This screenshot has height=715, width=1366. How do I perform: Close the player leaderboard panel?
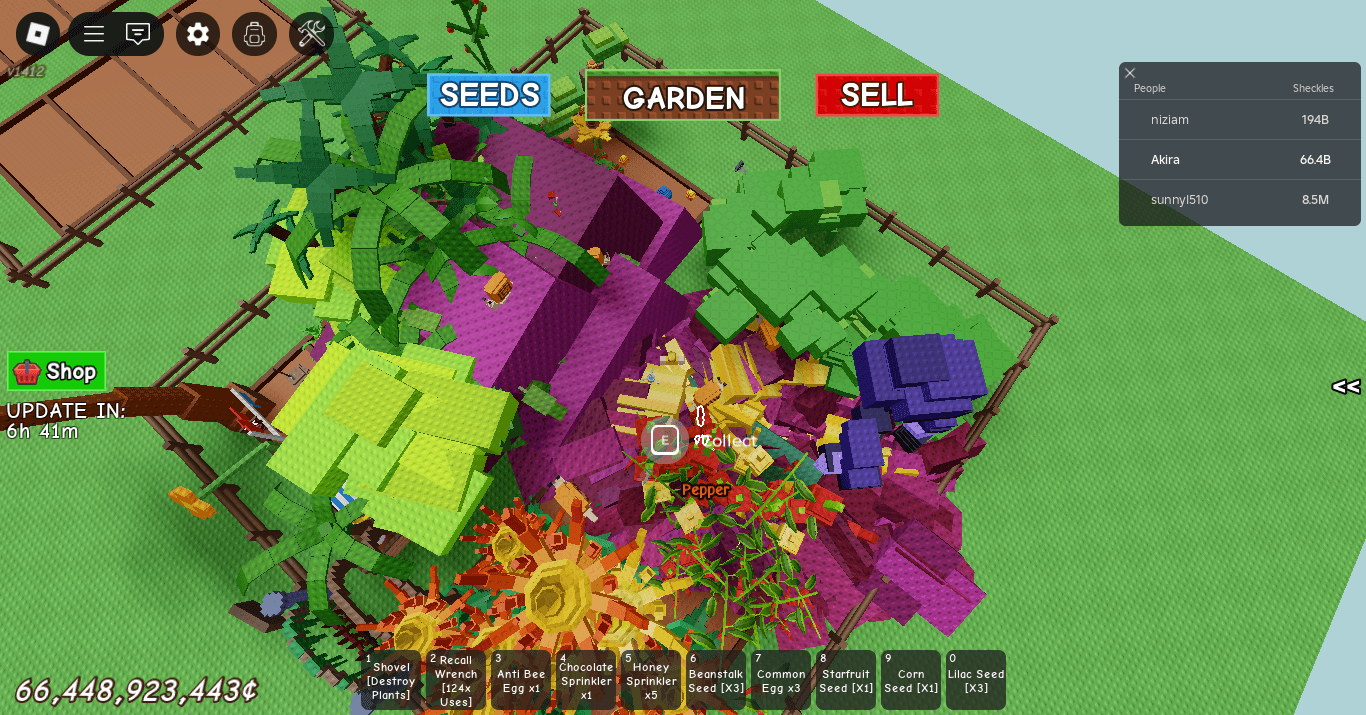pos(1130,73)
